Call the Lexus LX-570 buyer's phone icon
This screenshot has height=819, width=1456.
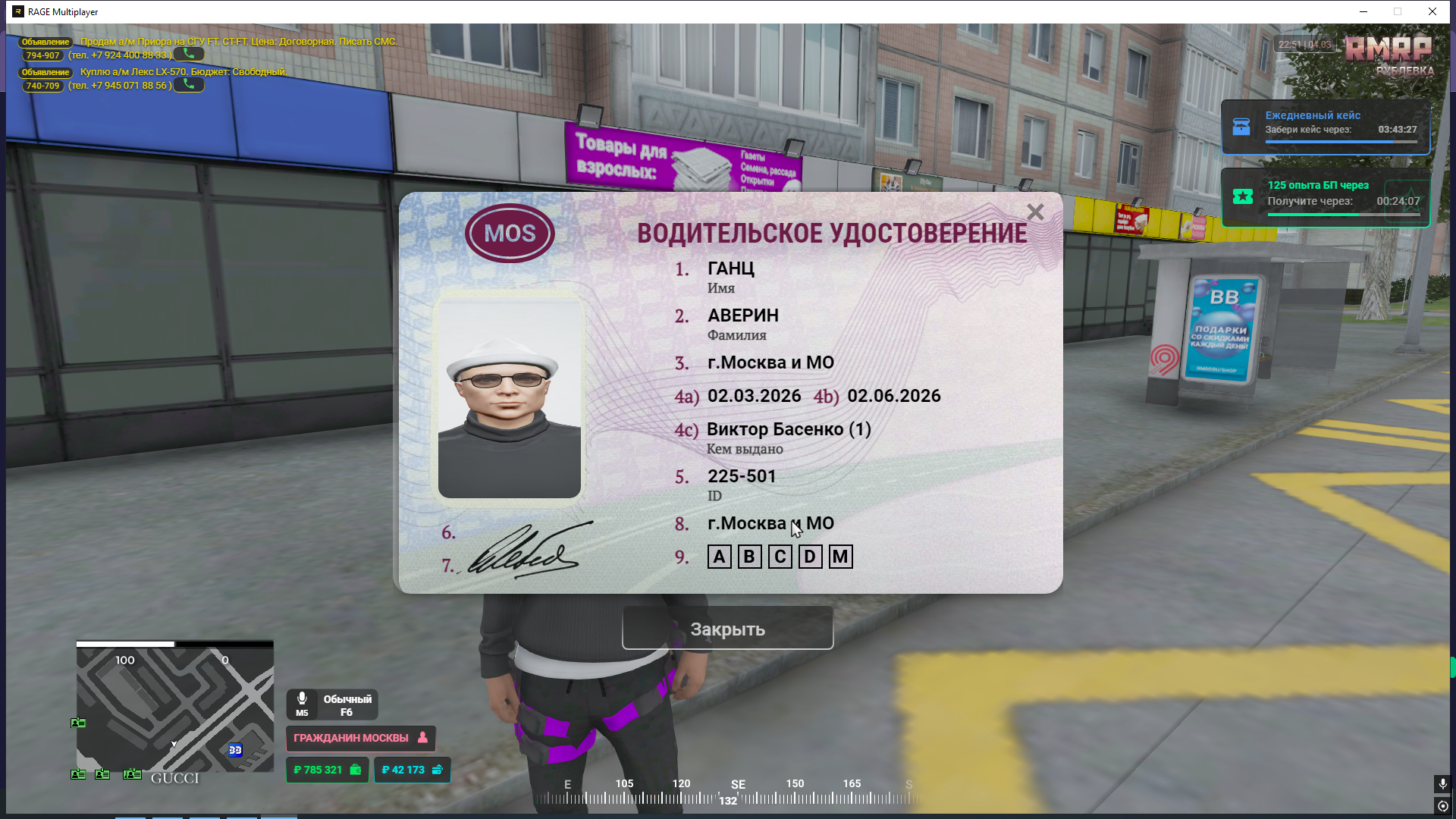(189, 85)
